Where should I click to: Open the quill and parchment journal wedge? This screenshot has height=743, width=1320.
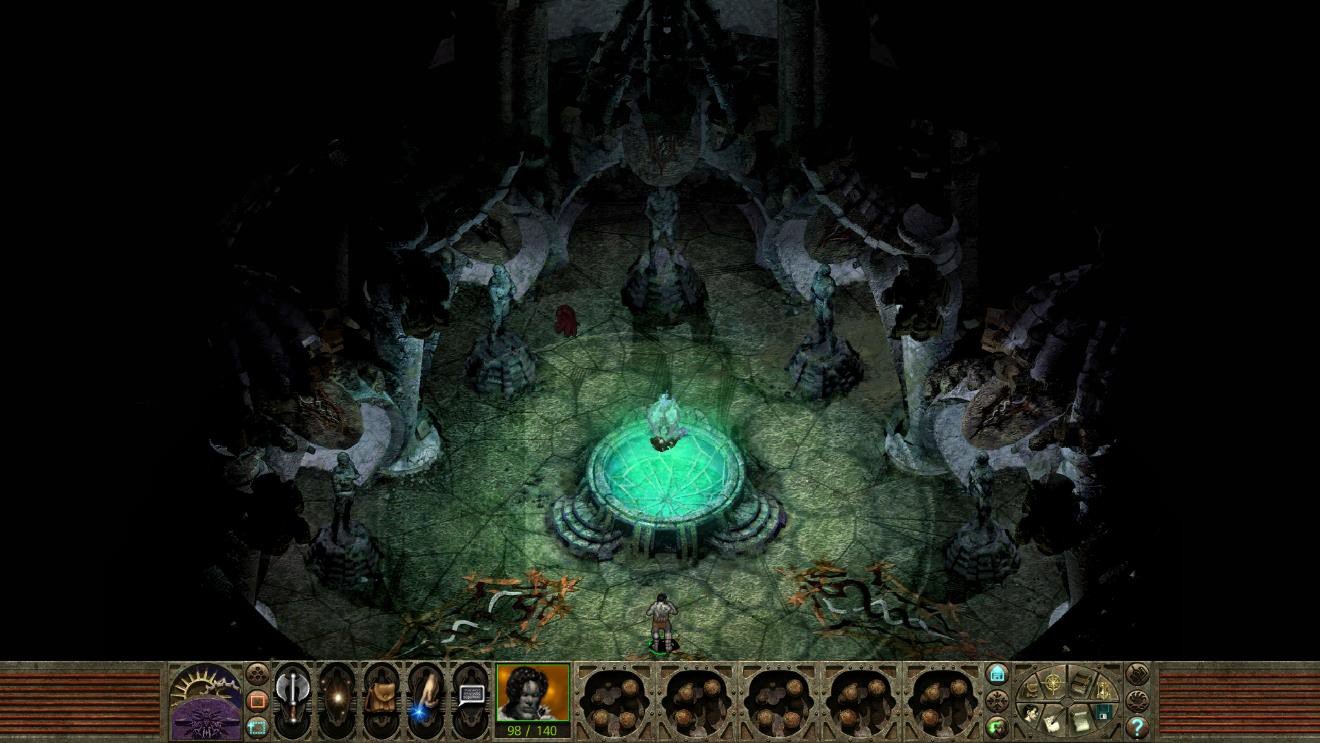[x=1052, y=723]
